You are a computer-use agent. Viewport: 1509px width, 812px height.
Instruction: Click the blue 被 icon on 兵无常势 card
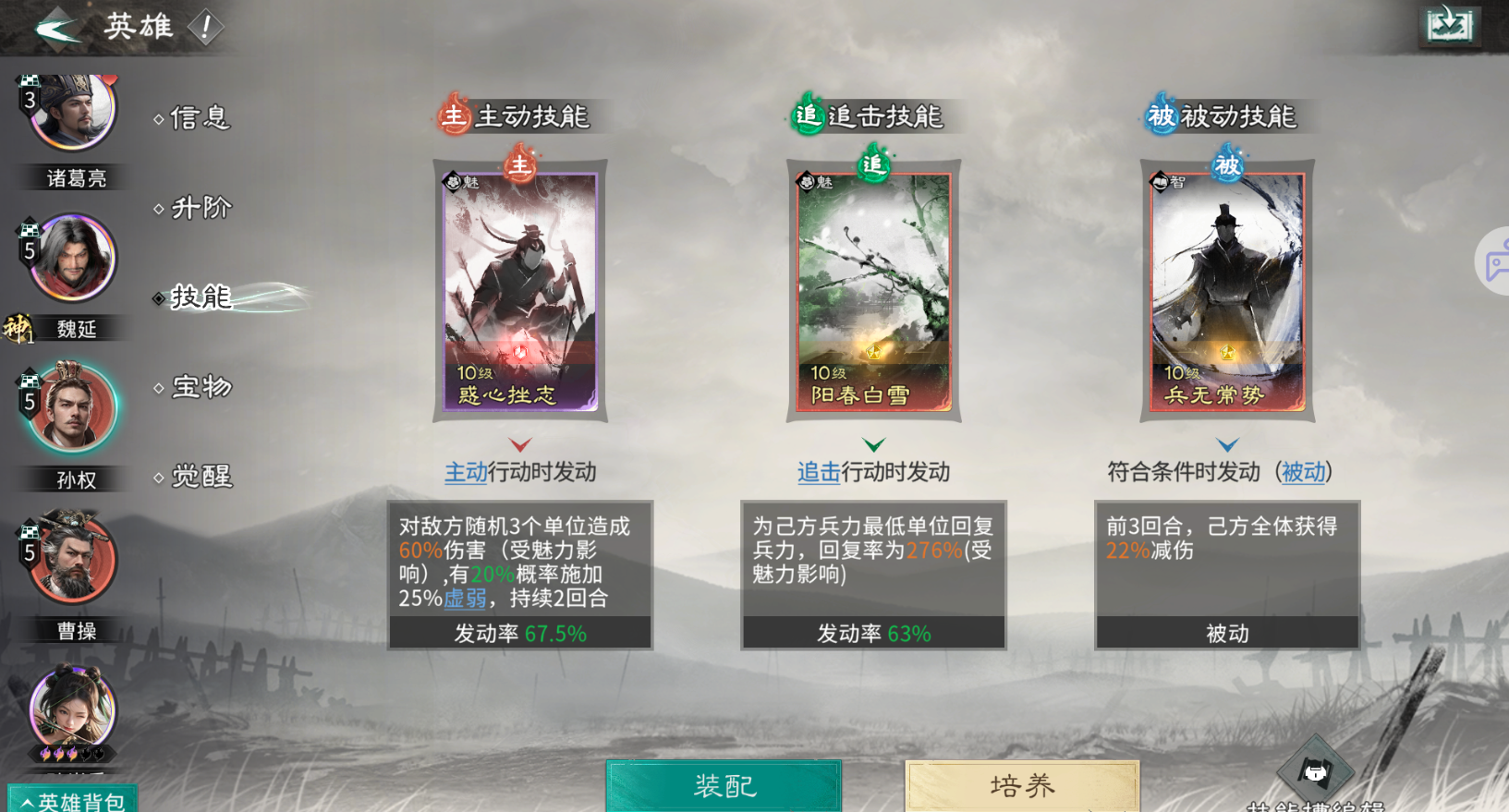(x=1228, y=164)
